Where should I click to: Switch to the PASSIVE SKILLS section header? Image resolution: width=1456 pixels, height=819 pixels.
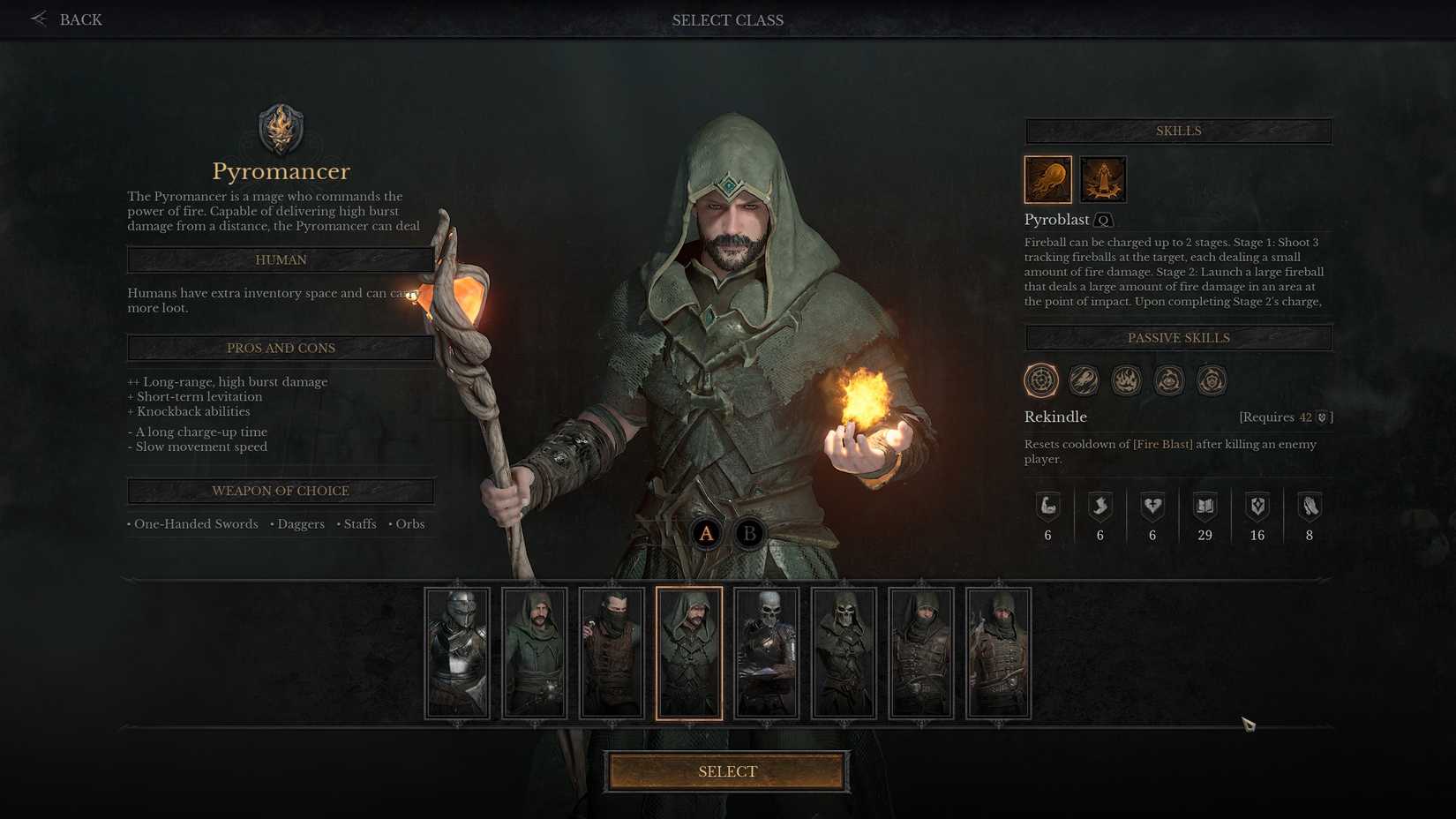tap(1178, 337)
